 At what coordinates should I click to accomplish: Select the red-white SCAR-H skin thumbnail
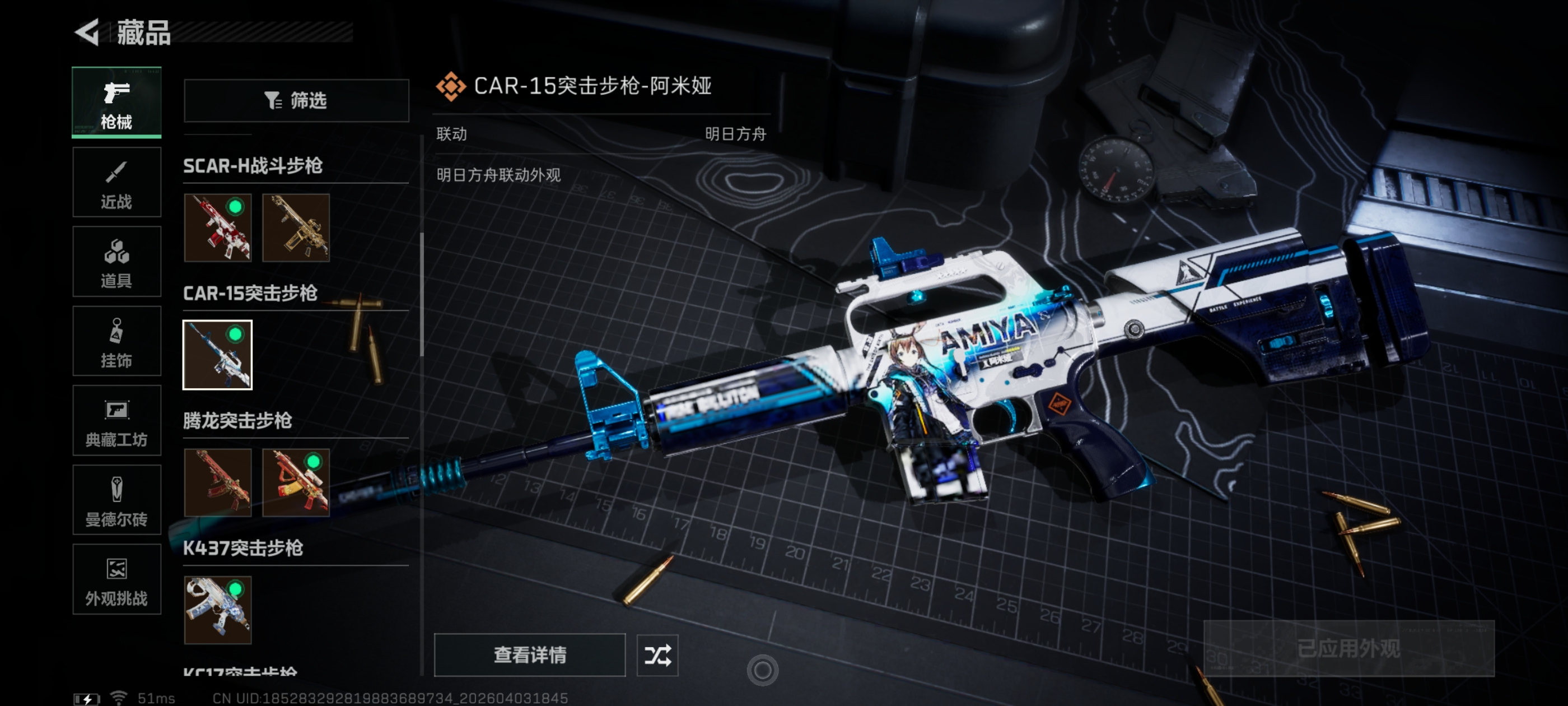[x=218, y=228]
